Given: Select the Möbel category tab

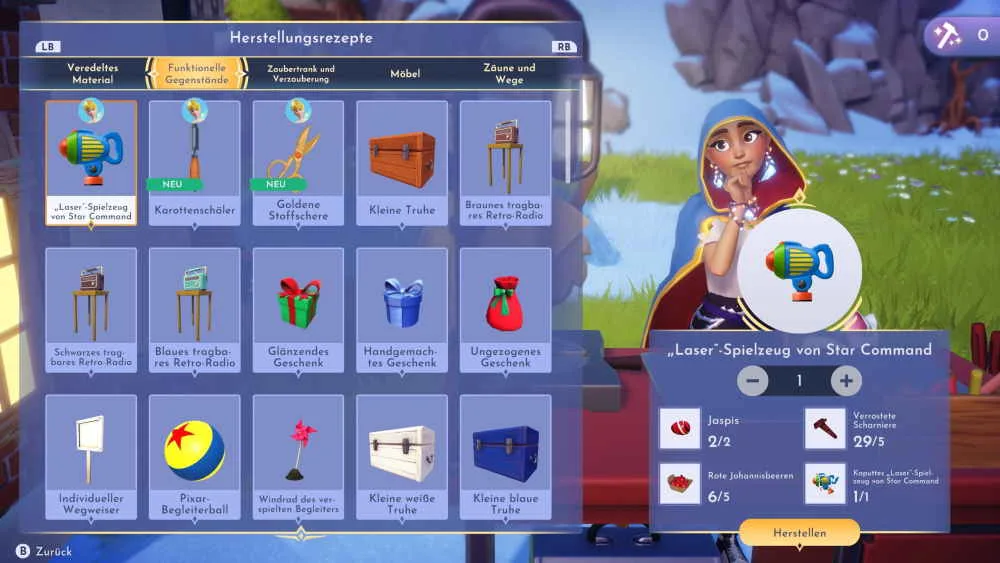Looking at the screenshot, I should pyautogui.click(x=405, y=73).
